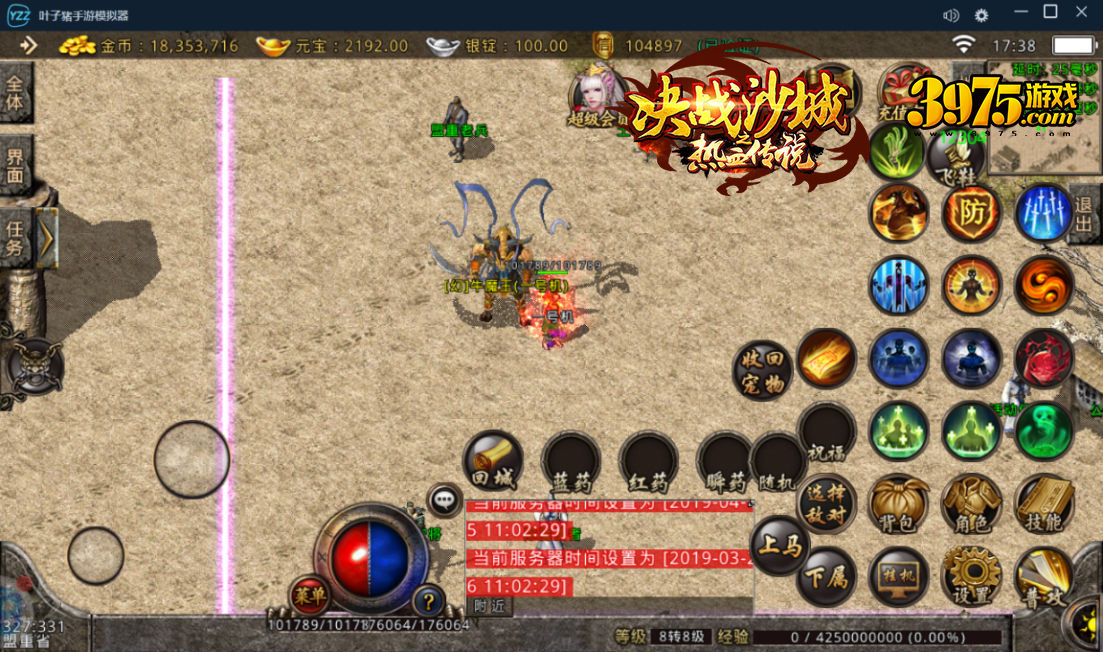
Task: Activate the 防 shield skill
Action: tap(971, 212)
